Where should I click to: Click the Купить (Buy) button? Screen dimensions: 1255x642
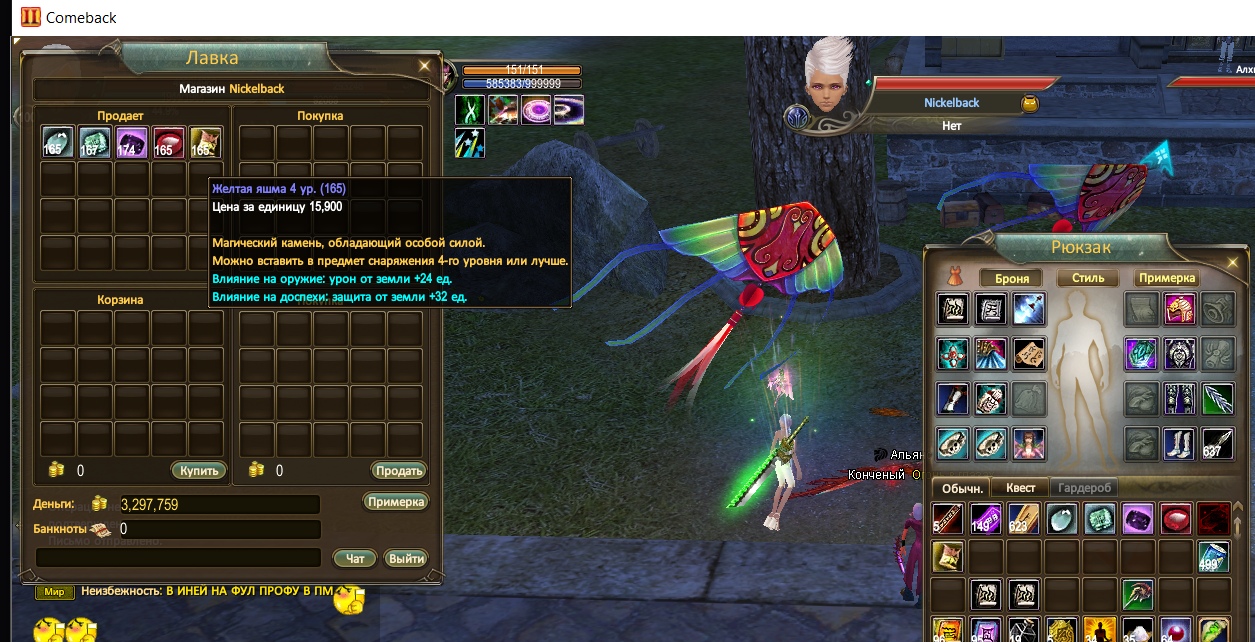tap(199, 470)
